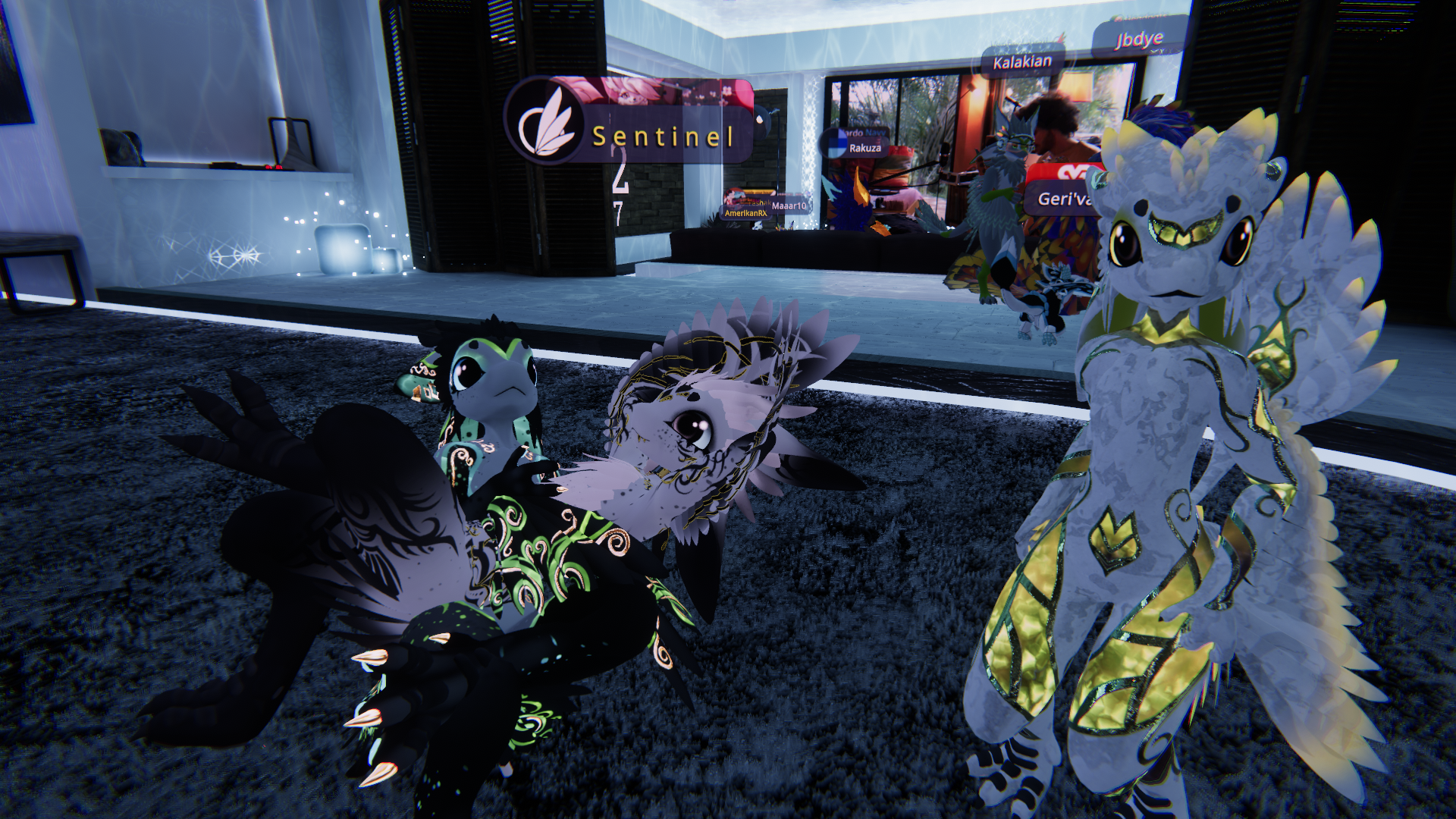
Task: Click Rakuza's player nameplate
Action: [x=864, y=148]
